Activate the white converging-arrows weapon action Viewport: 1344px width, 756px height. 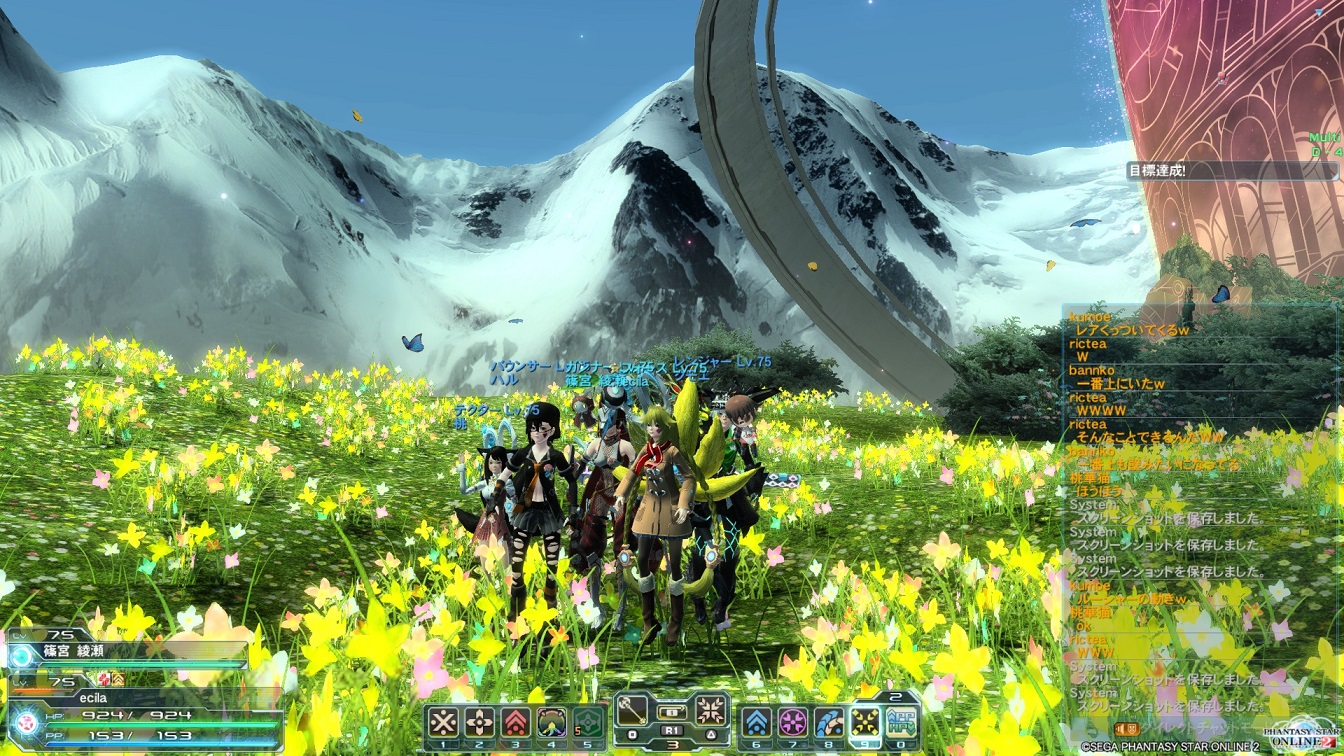710,711
